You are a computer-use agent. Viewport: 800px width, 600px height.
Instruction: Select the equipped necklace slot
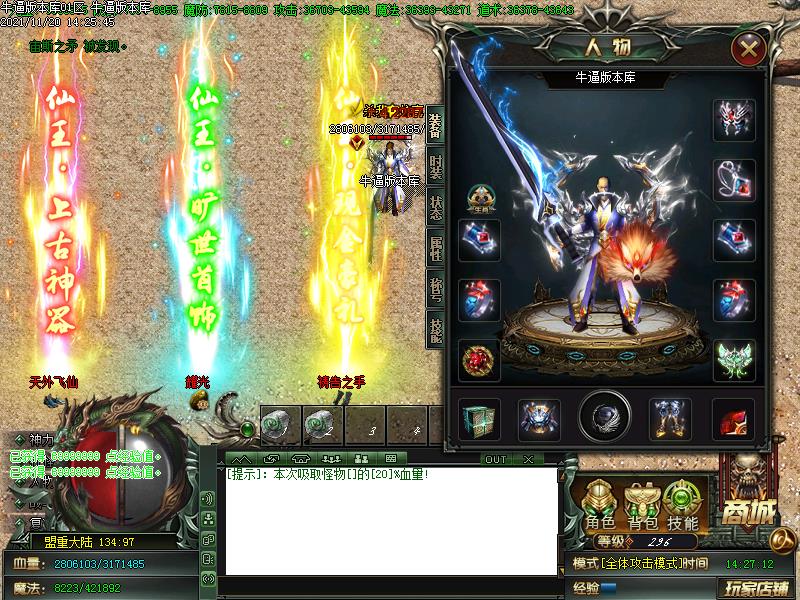click(x=733, y=181)
